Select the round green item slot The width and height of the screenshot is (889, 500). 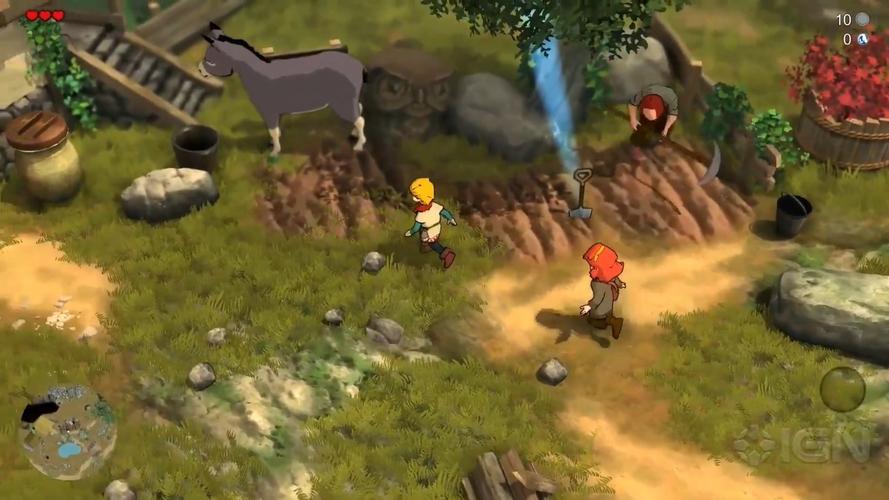tap(842, 389)
